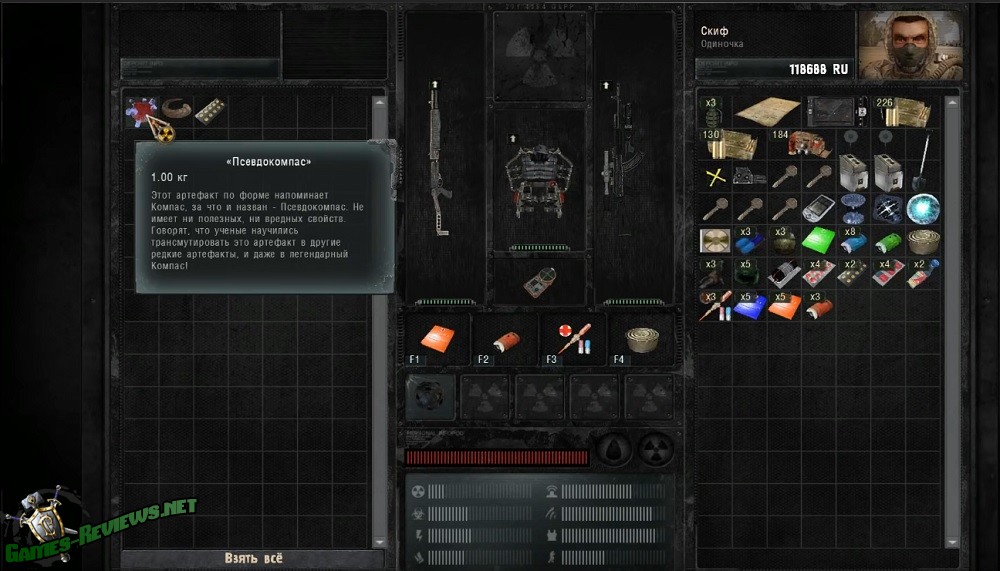Choose the F1 quick slot with the orange kit
1000x571 pixels.
[433, 339]
